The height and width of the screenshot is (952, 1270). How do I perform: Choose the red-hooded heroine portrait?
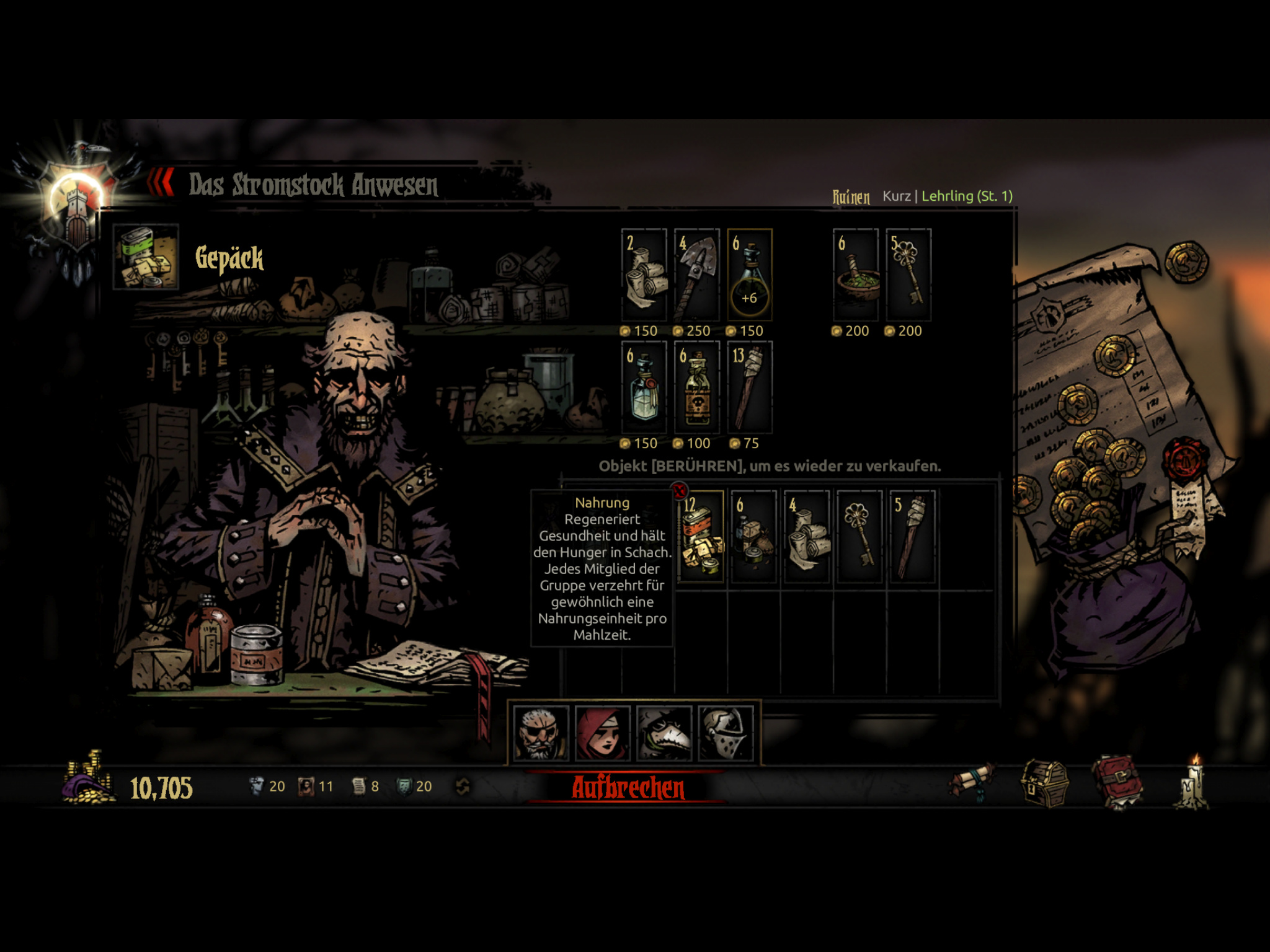(602, 733)
